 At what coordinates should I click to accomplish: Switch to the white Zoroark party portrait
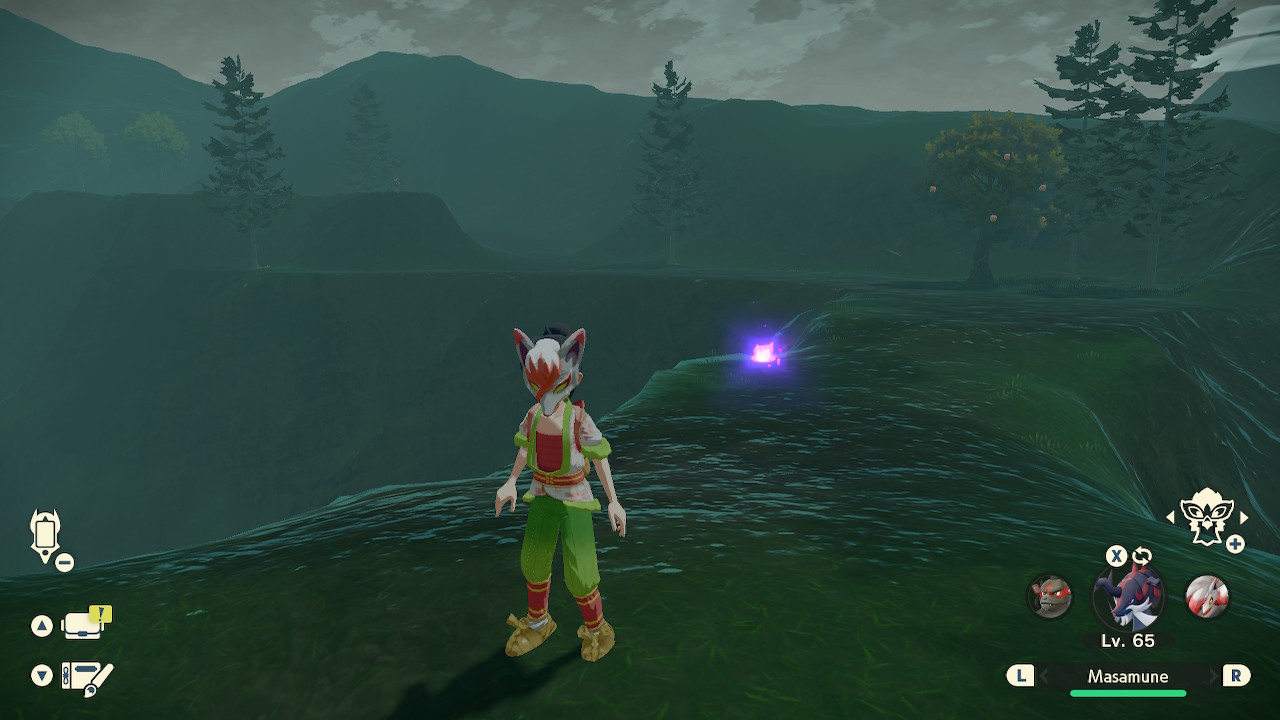click(1206, 597)
